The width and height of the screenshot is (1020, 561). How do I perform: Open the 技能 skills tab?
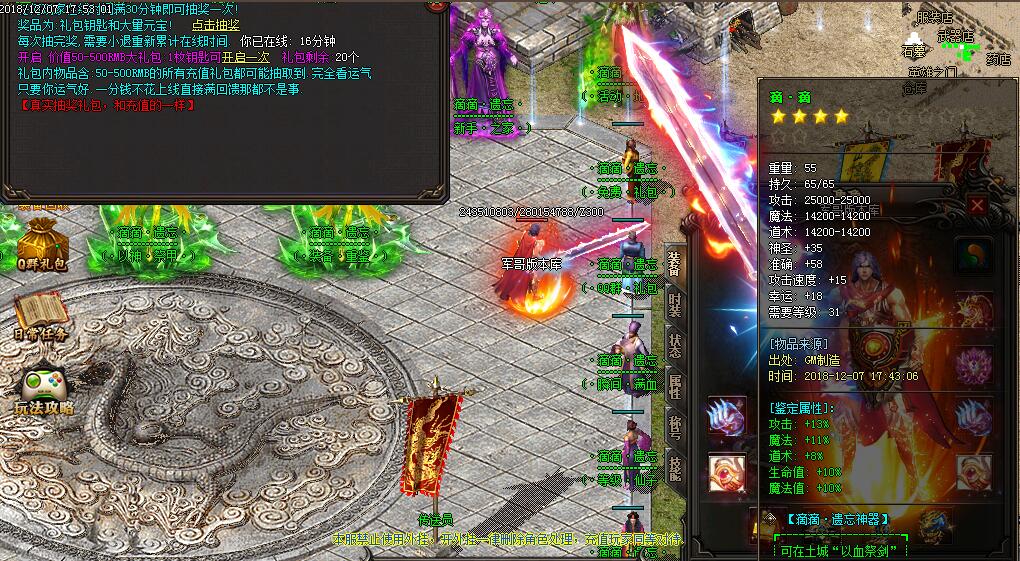tap(676, 468)
